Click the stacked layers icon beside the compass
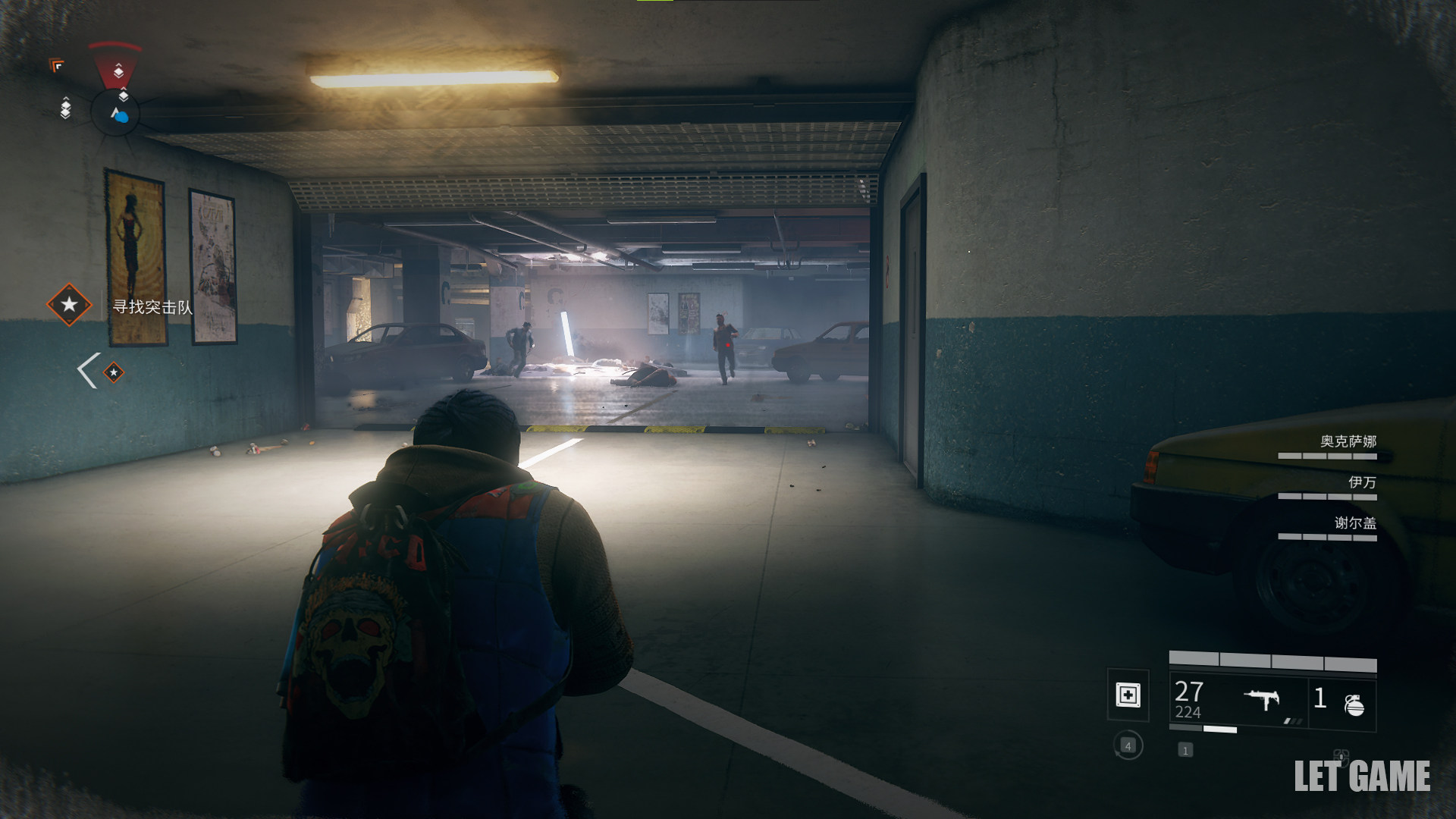 point(66,108)
